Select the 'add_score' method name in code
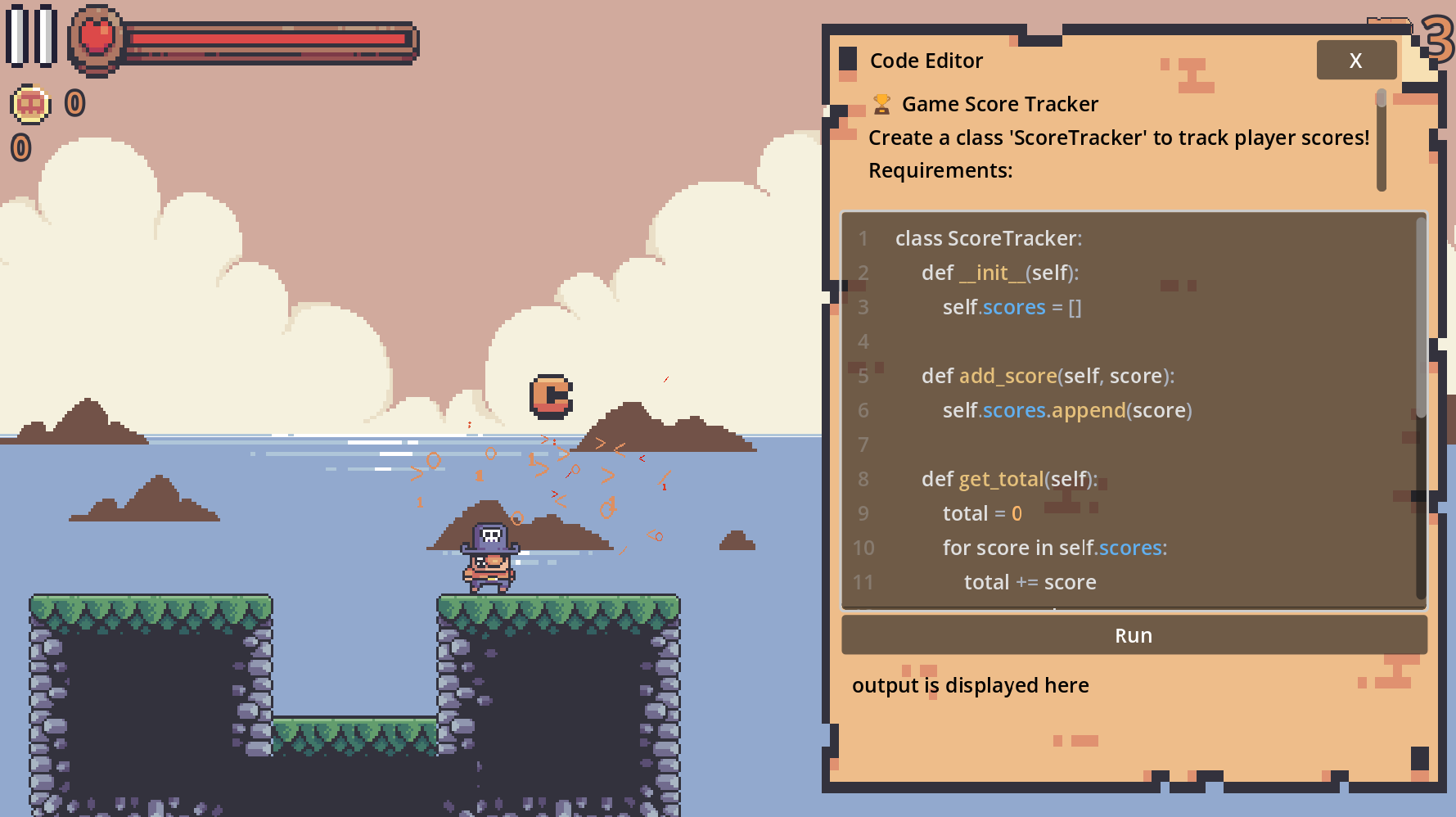Viewport: 1456px width, 817px height. 1007,376
